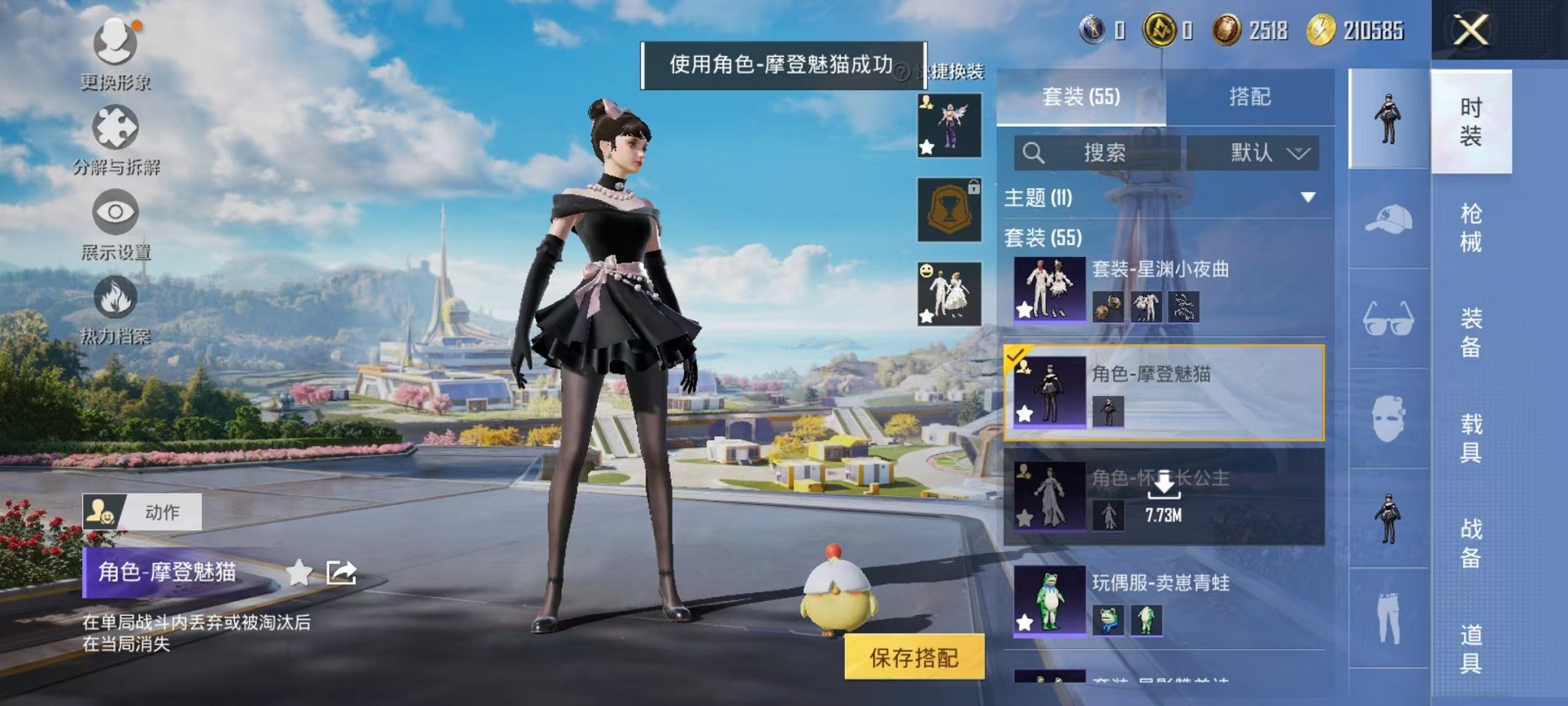Open the 载具 vehicles category
Screen dimensions: 1568x706
pos(1470,438)
